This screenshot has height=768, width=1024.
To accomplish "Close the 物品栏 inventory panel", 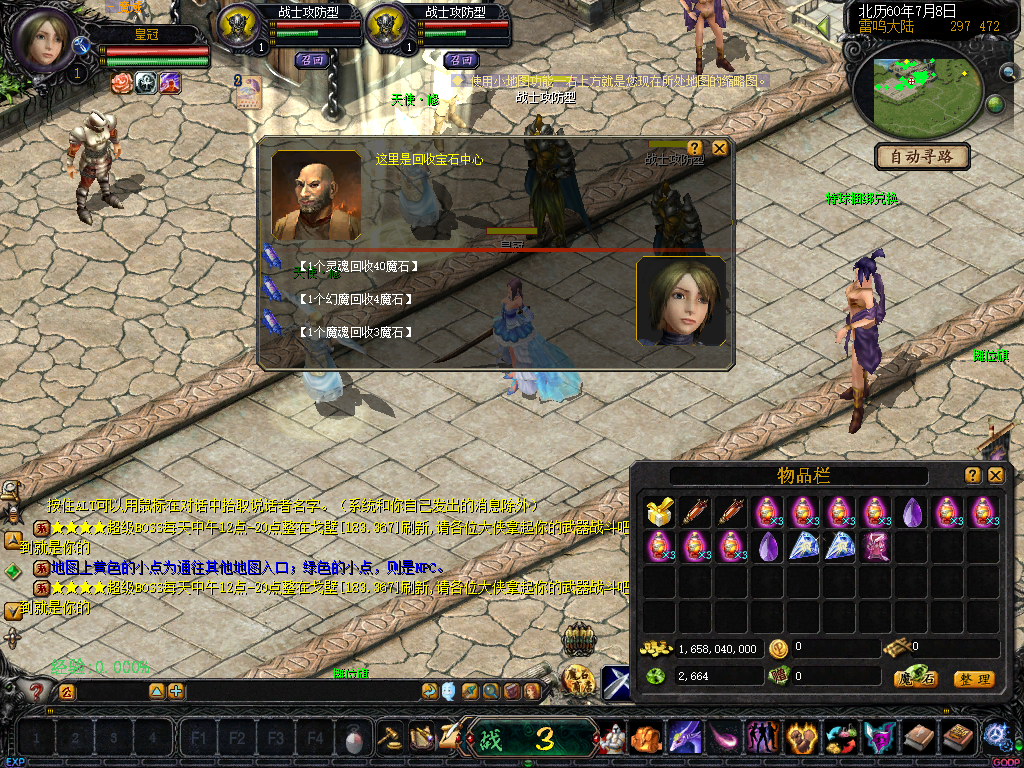I will (x=996, y=475).
